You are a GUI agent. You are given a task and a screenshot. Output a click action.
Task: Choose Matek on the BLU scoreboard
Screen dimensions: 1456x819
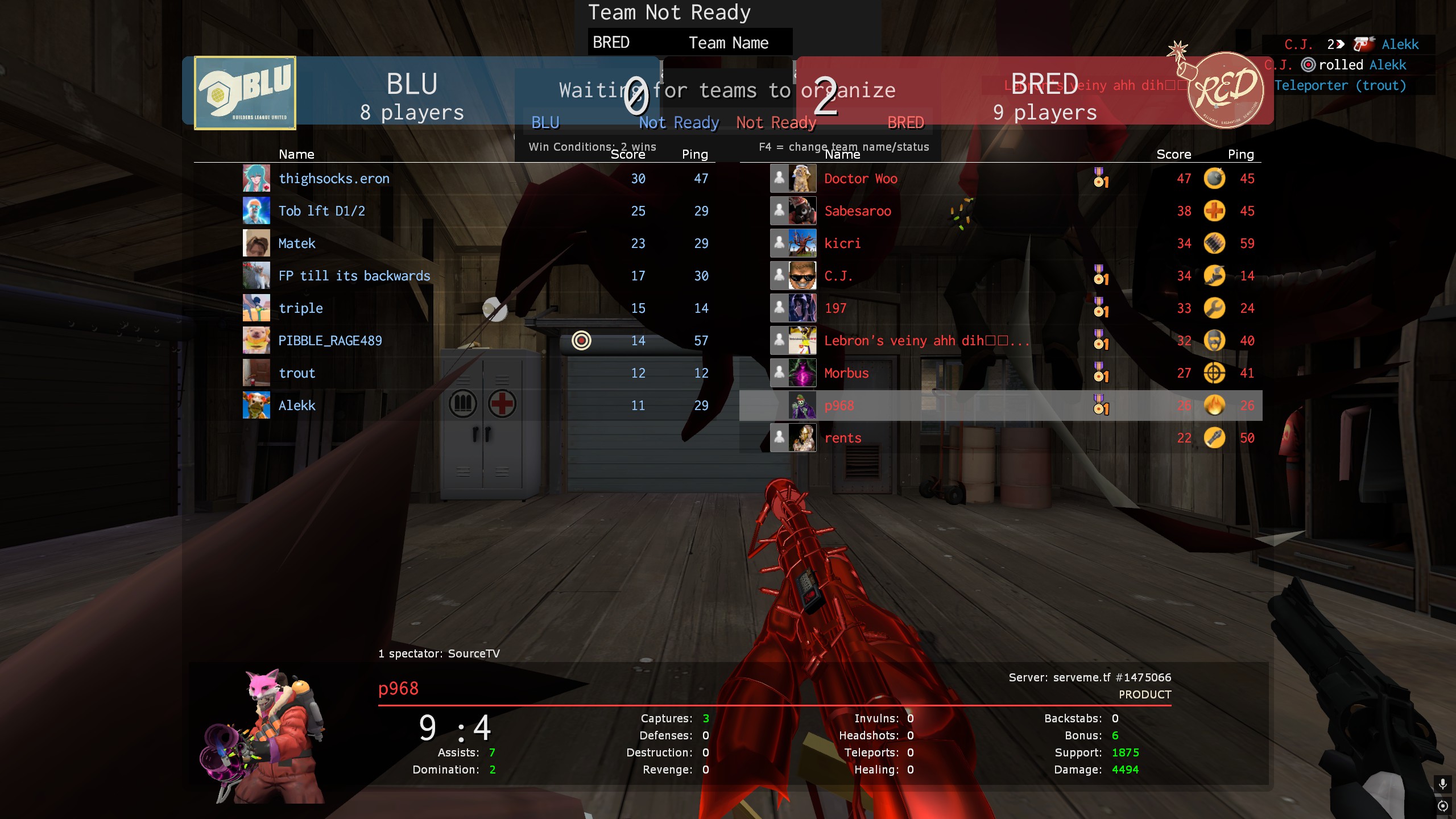296,243
